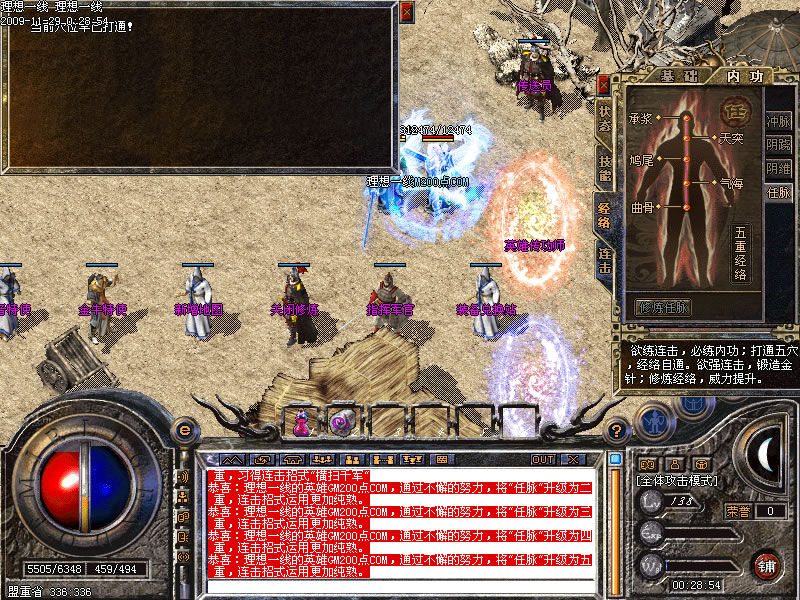Image resolution: width=800 pixels, height=600 pixels.
Task: Click the X button above chat
Action: 572,459
